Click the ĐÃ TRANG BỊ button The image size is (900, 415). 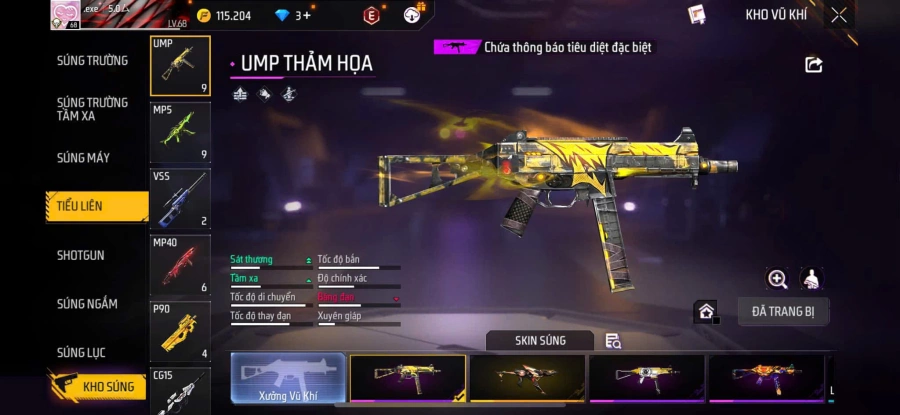click(x=783, y=311)
